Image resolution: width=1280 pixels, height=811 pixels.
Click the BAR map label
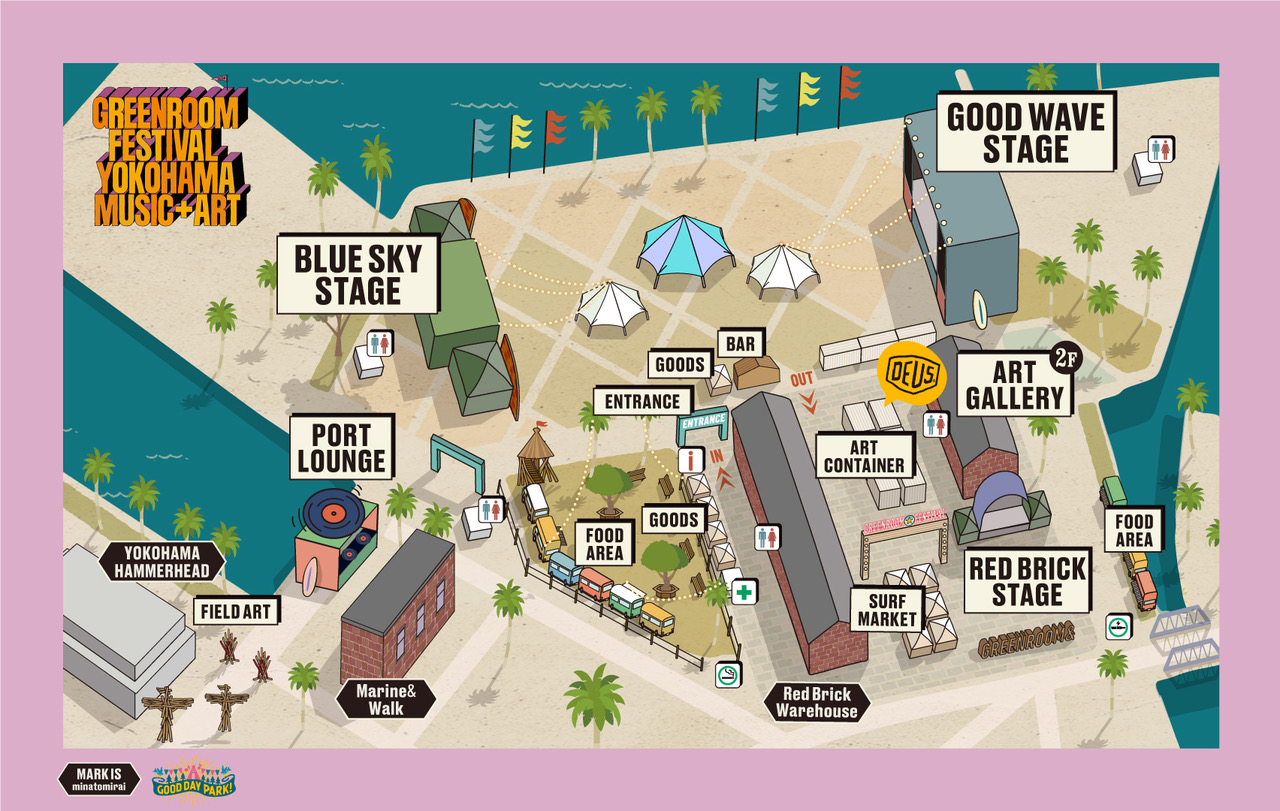[x=740, y=344]
